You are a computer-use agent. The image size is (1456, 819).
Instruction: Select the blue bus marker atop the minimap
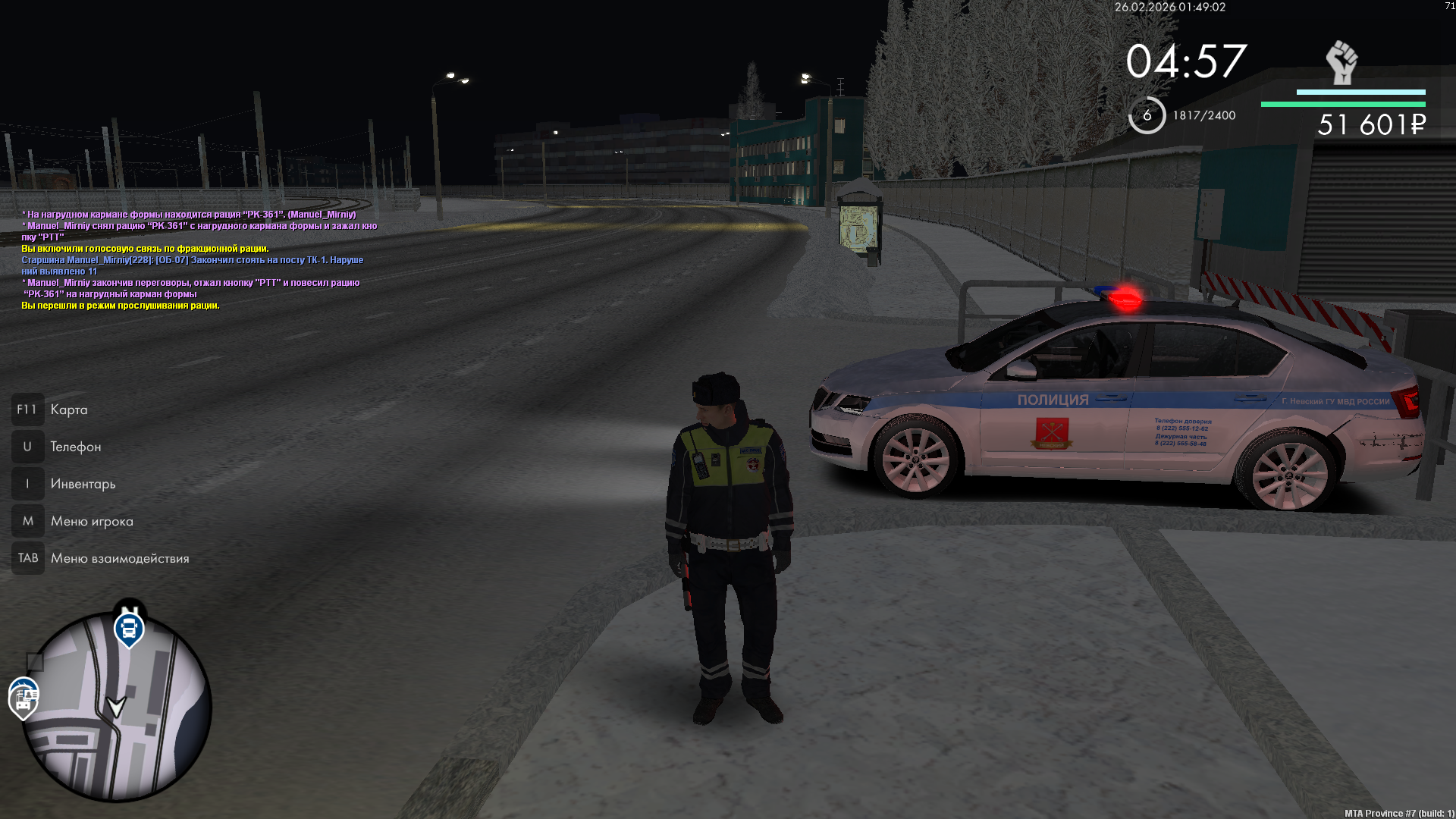point(129,629)
